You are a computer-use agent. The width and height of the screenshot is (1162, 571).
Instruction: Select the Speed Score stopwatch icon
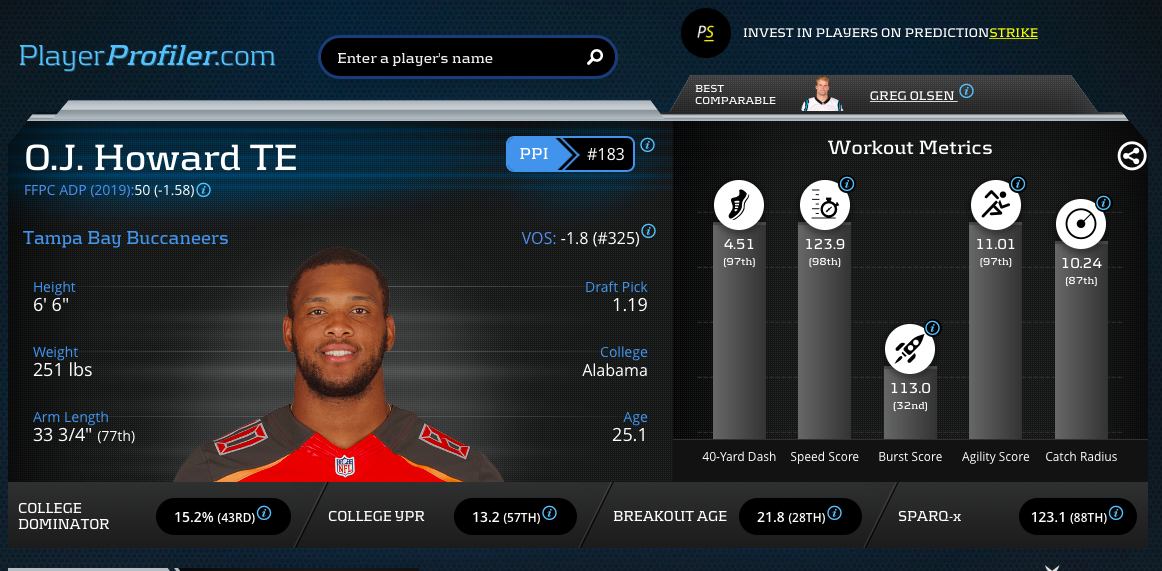pyautogui.click(x=825, y=206)
